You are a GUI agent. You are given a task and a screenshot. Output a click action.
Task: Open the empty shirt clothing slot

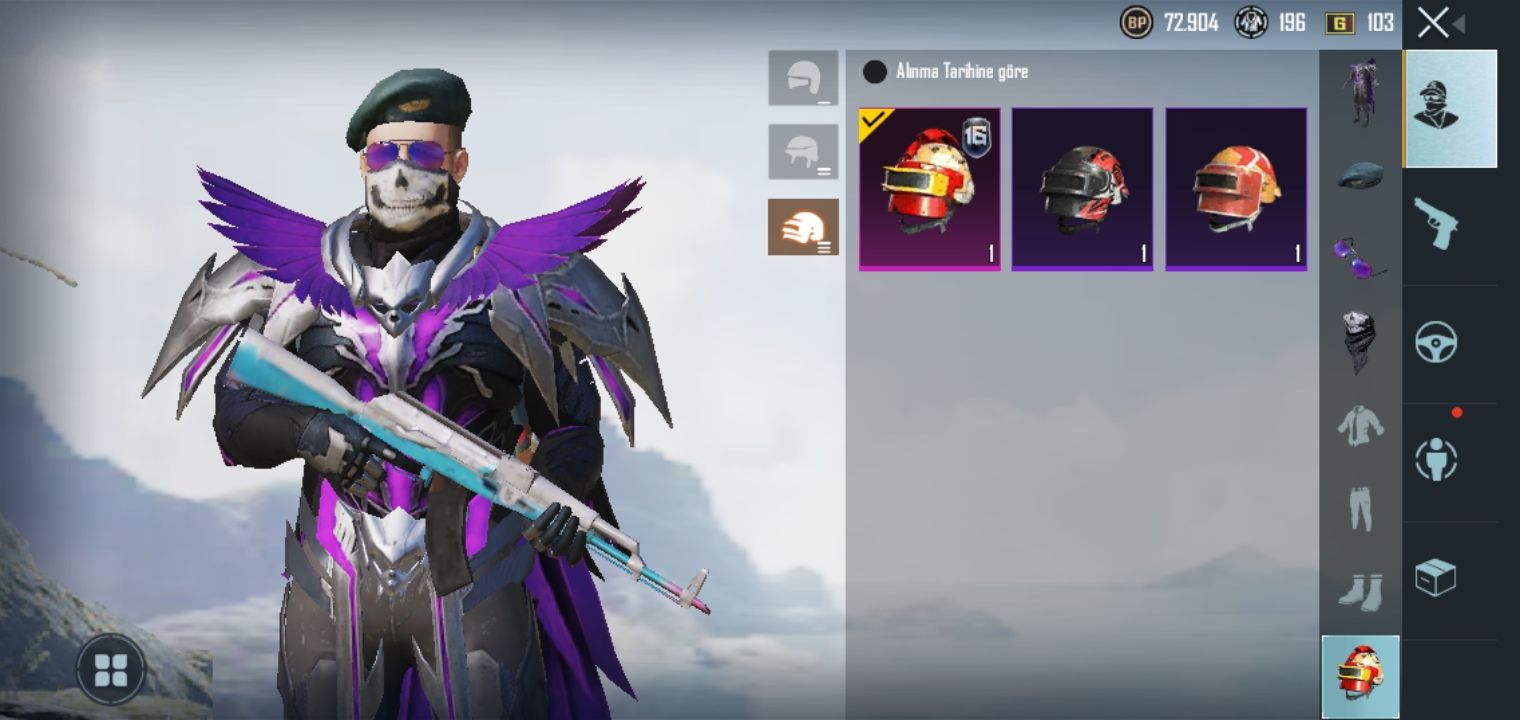(x=1360, y=426)
